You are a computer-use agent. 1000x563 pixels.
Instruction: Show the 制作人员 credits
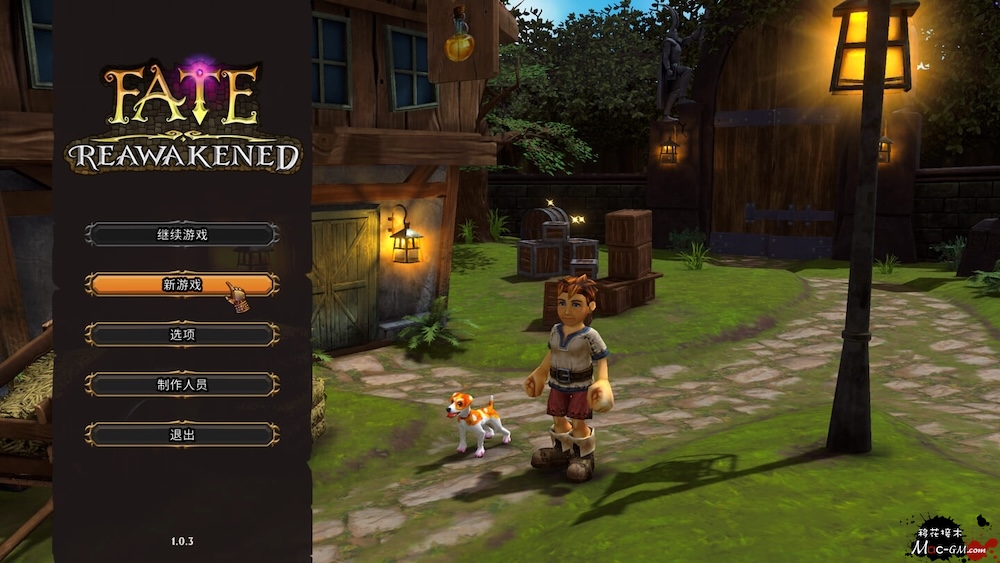[182, 385]
